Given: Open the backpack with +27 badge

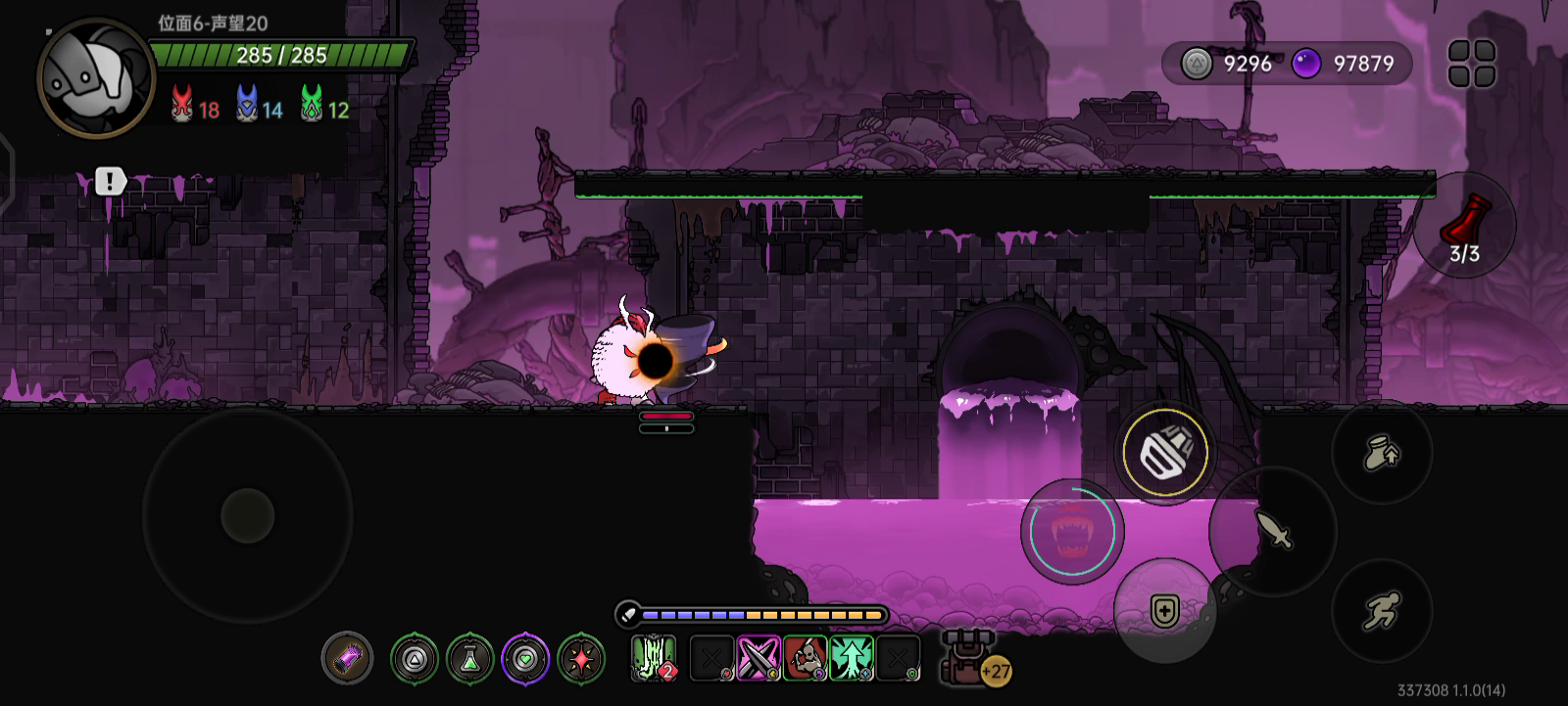Looking at the screenshot, I should click(968, 657).
